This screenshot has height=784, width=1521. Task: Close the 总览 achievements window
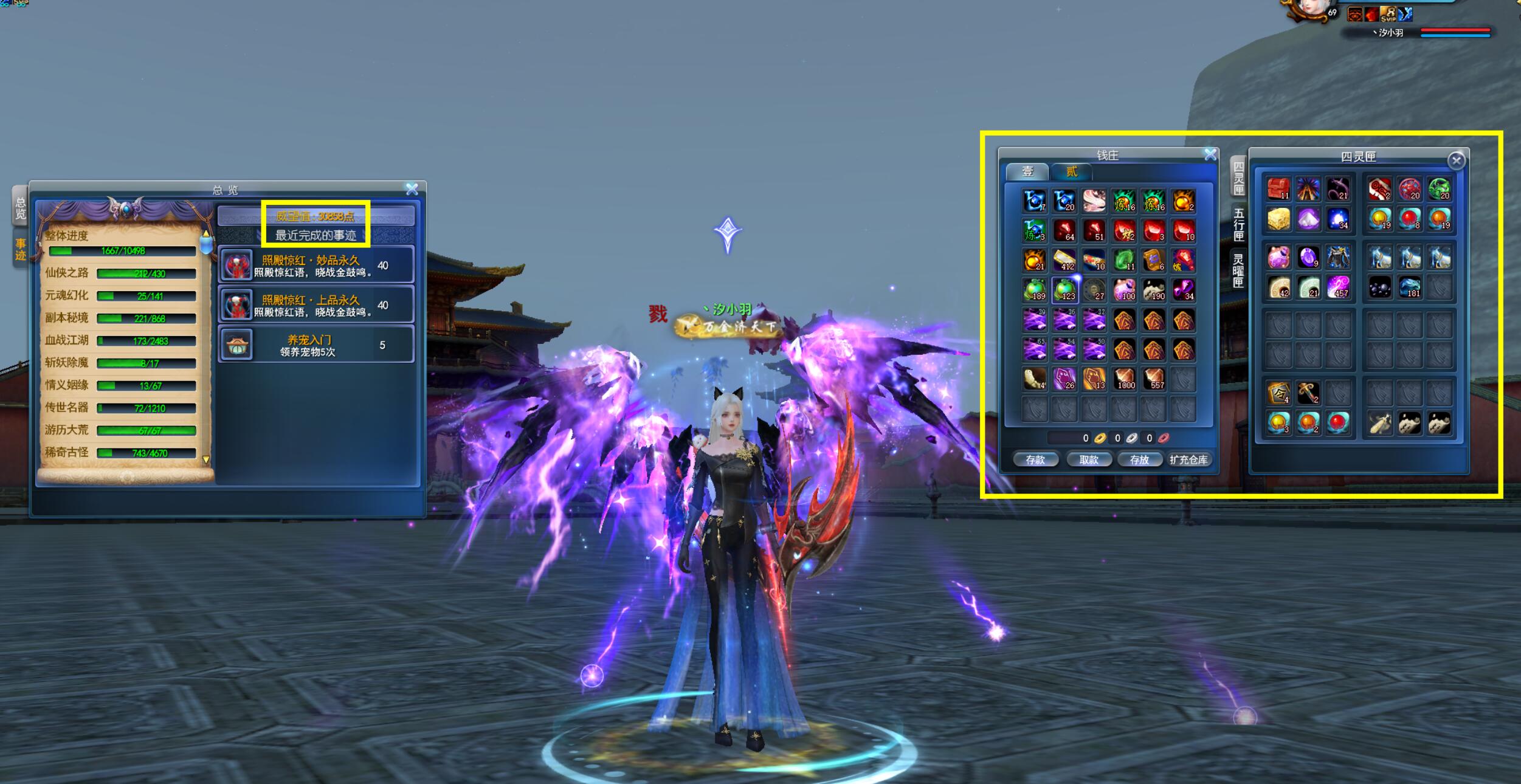412,190
